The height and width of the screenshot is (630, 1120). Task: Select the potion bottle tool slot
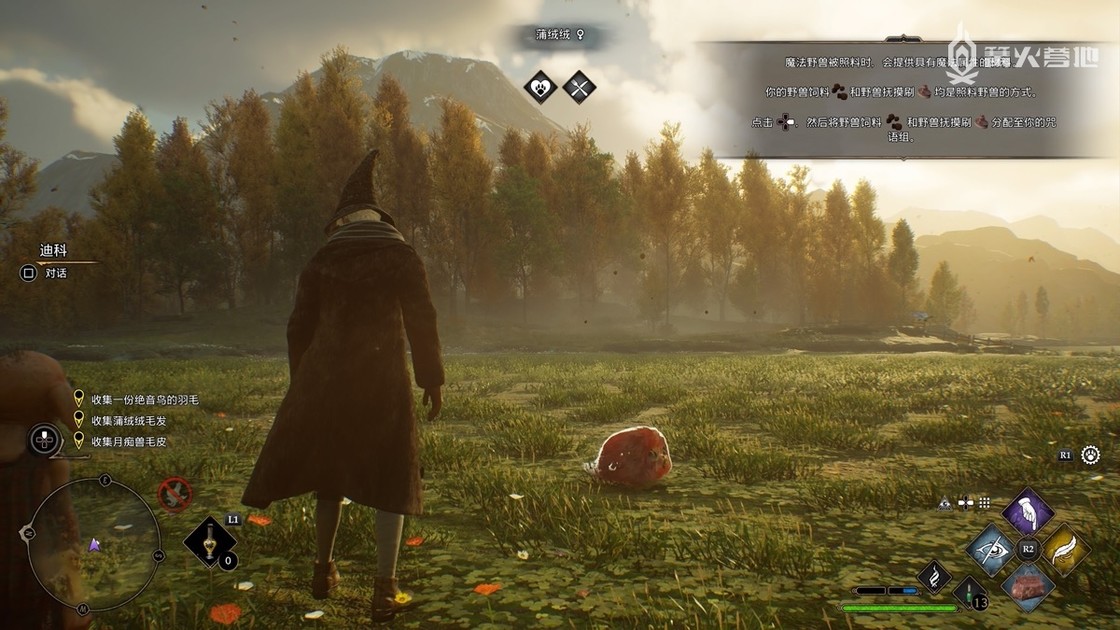point(210,542)
